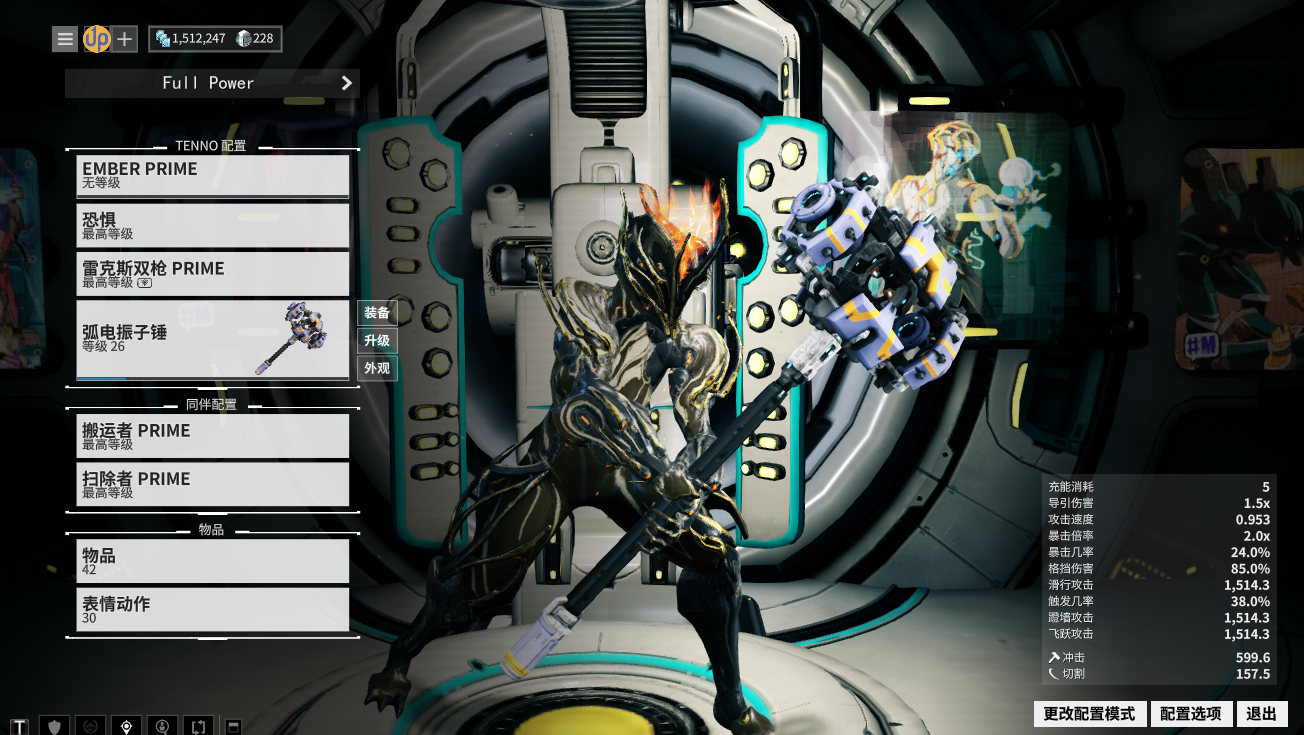Select the 弧电振子锤 melee weapon slot
Viewport: 1304px width, 735px height.
pos(213,340)
